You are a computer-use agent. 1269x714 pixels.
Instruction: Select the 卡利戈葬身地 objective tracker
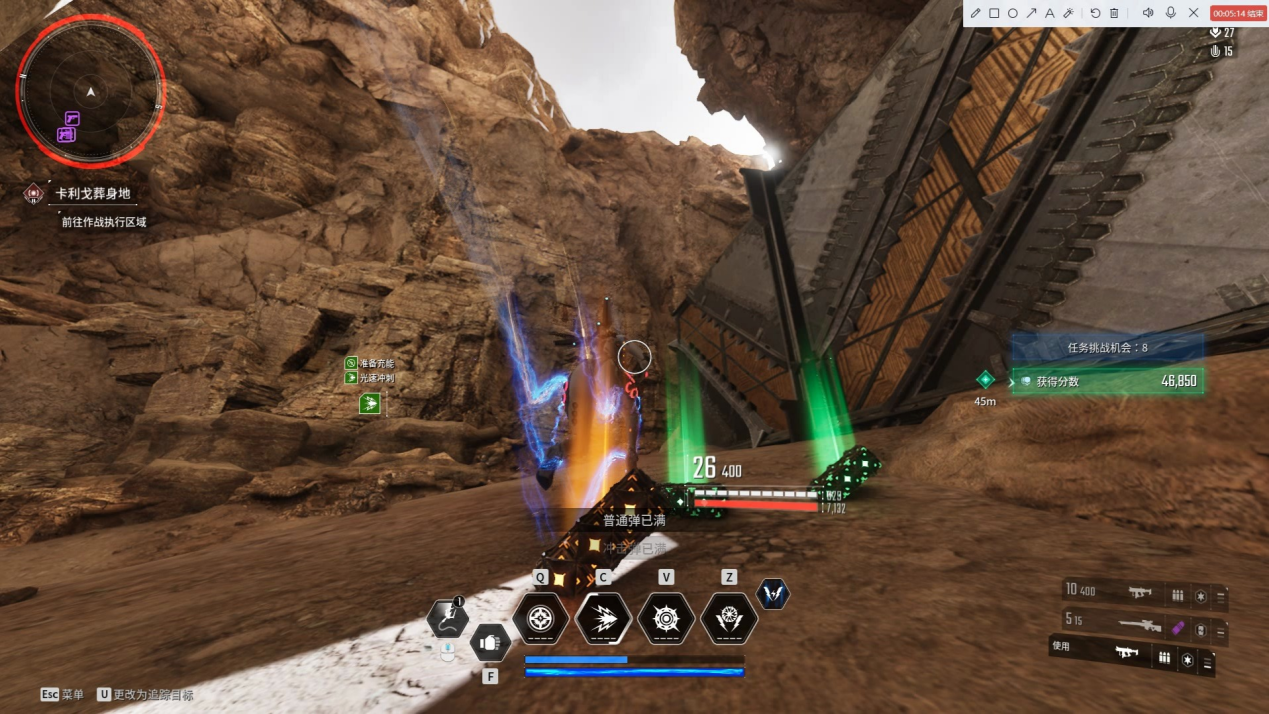coord(92,193)
